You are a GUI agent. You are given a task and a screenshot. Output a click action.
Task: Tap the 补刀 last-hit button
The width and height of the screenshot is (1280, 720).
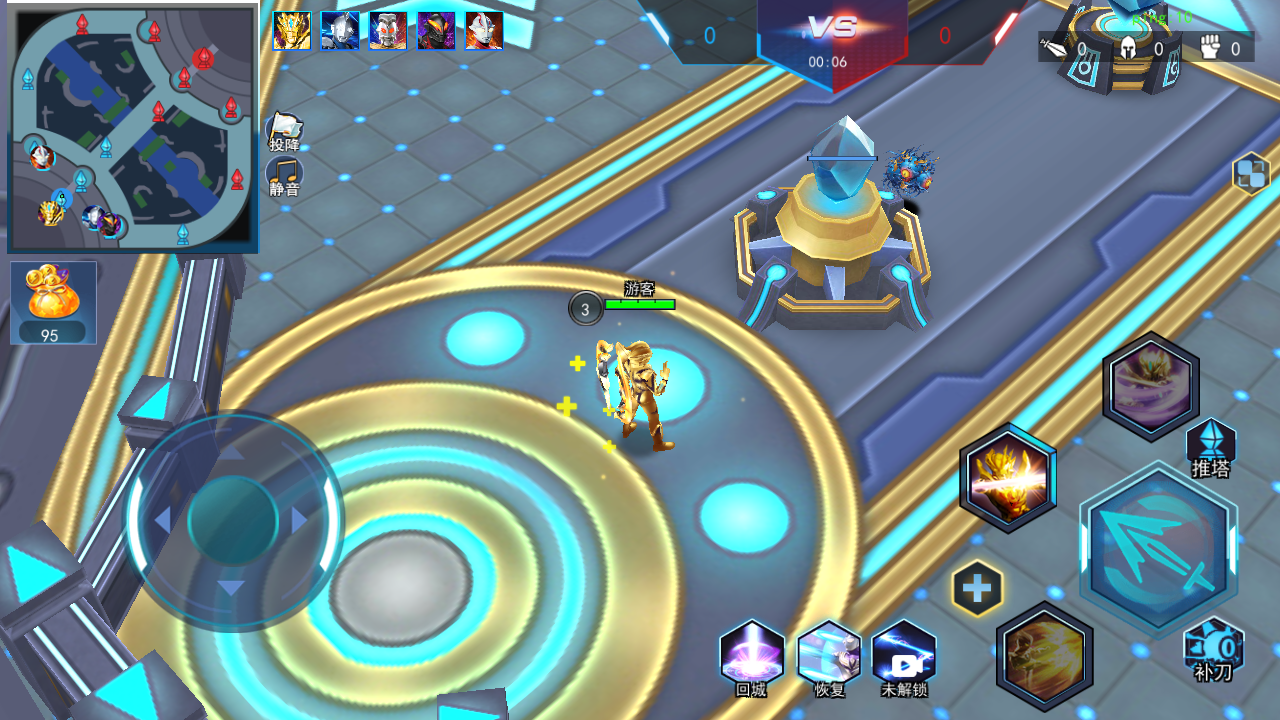coord(1213,650)
